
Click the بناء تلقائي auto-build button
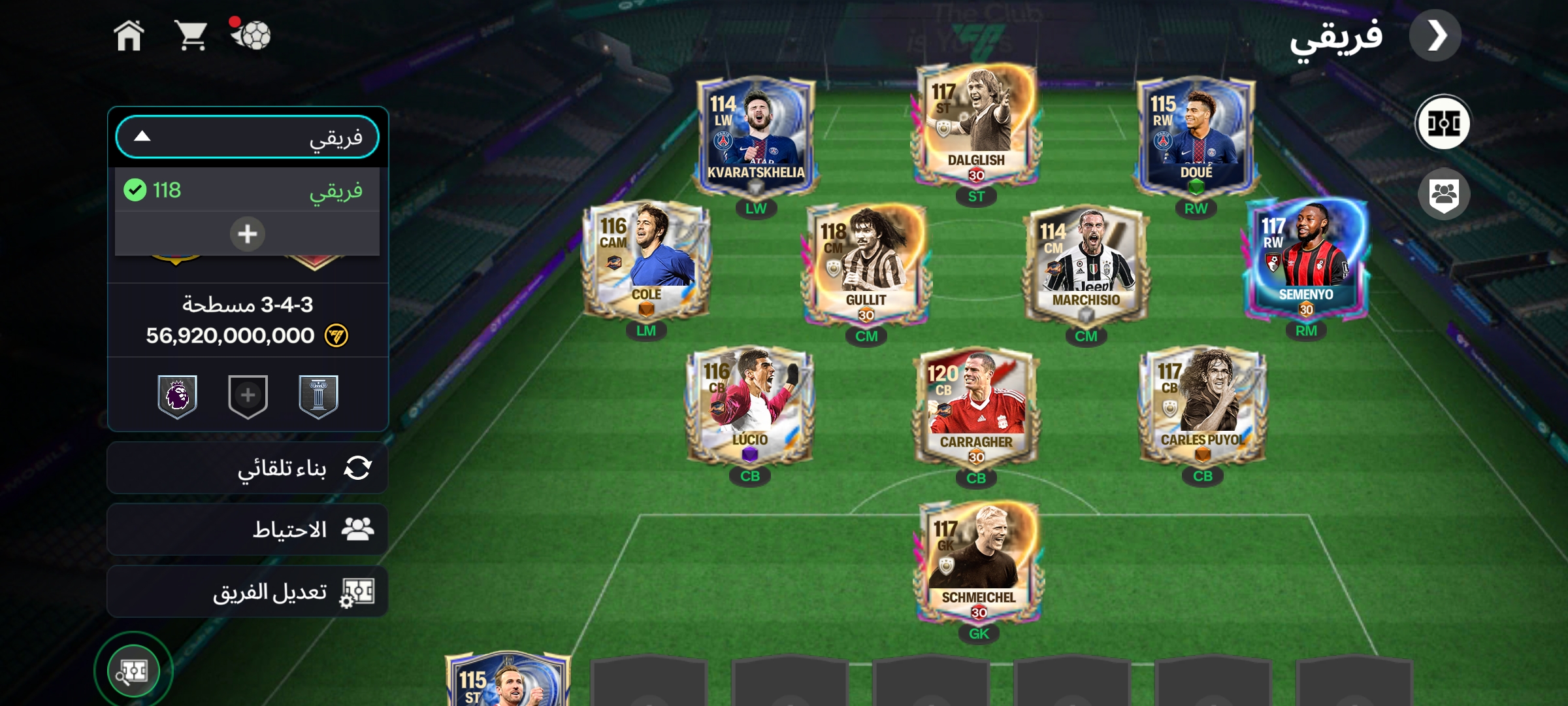click(247, 468)
